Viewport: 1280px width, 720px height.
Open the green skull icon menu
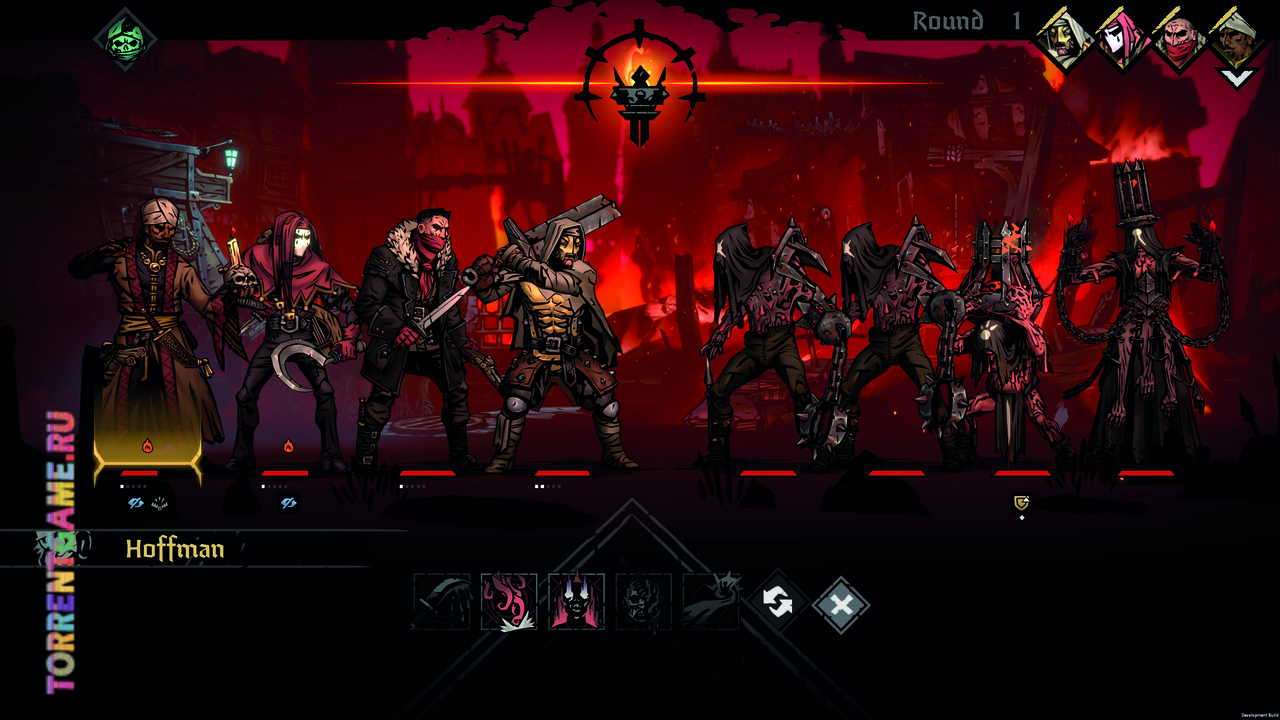tap(125, 38)
